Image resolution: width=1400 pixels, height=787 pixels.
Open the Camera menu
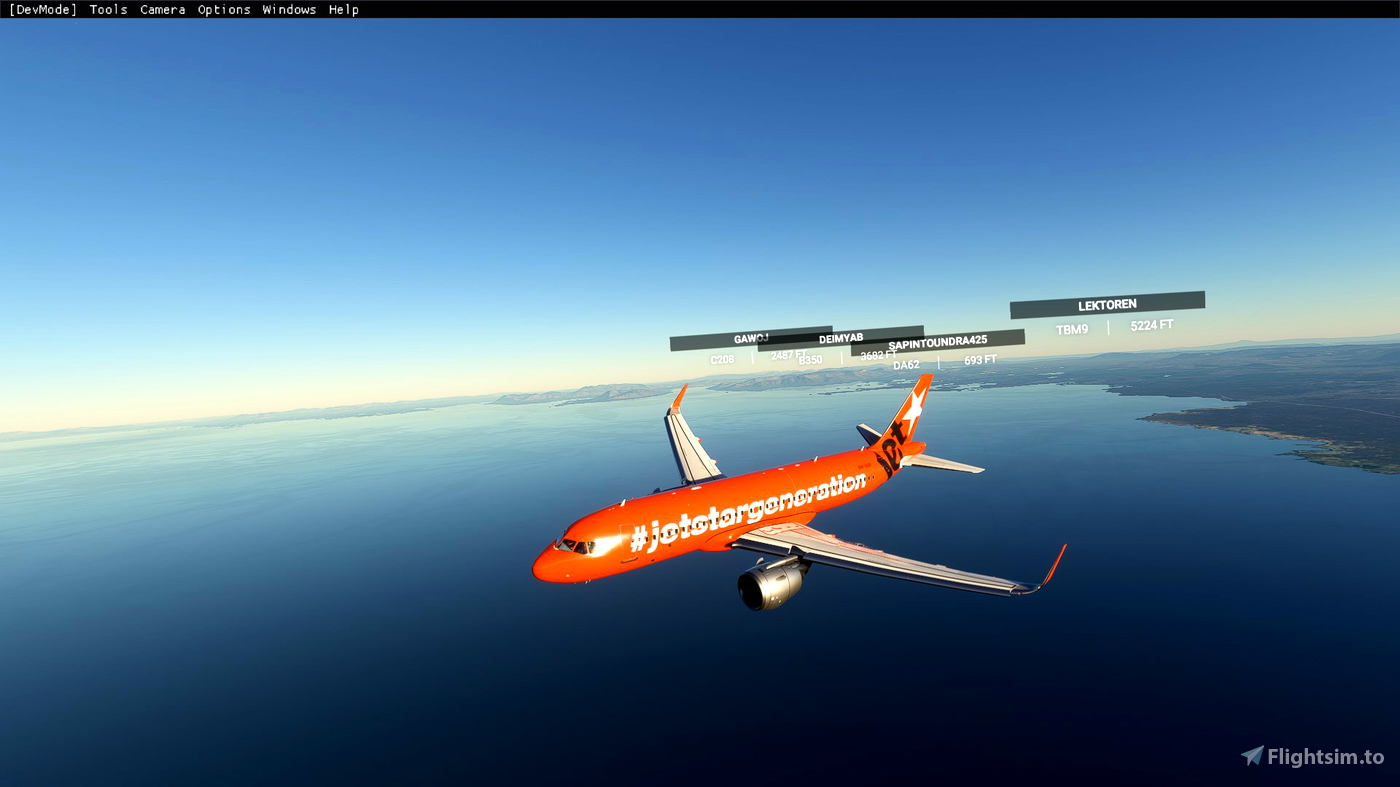pyautogui.click(x=162, y=9)
